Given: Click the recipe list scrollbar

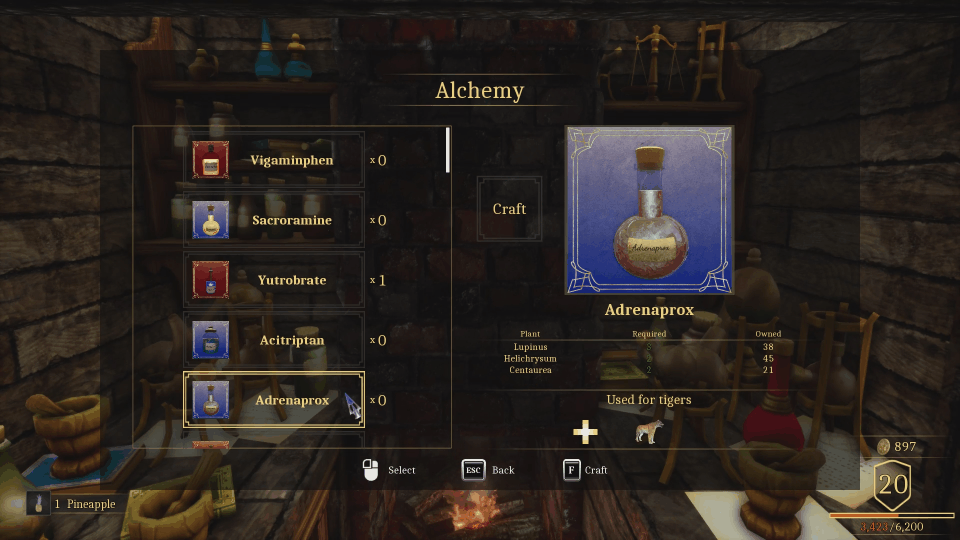Looking at the screenshot, I should click(x=448, y=149).
